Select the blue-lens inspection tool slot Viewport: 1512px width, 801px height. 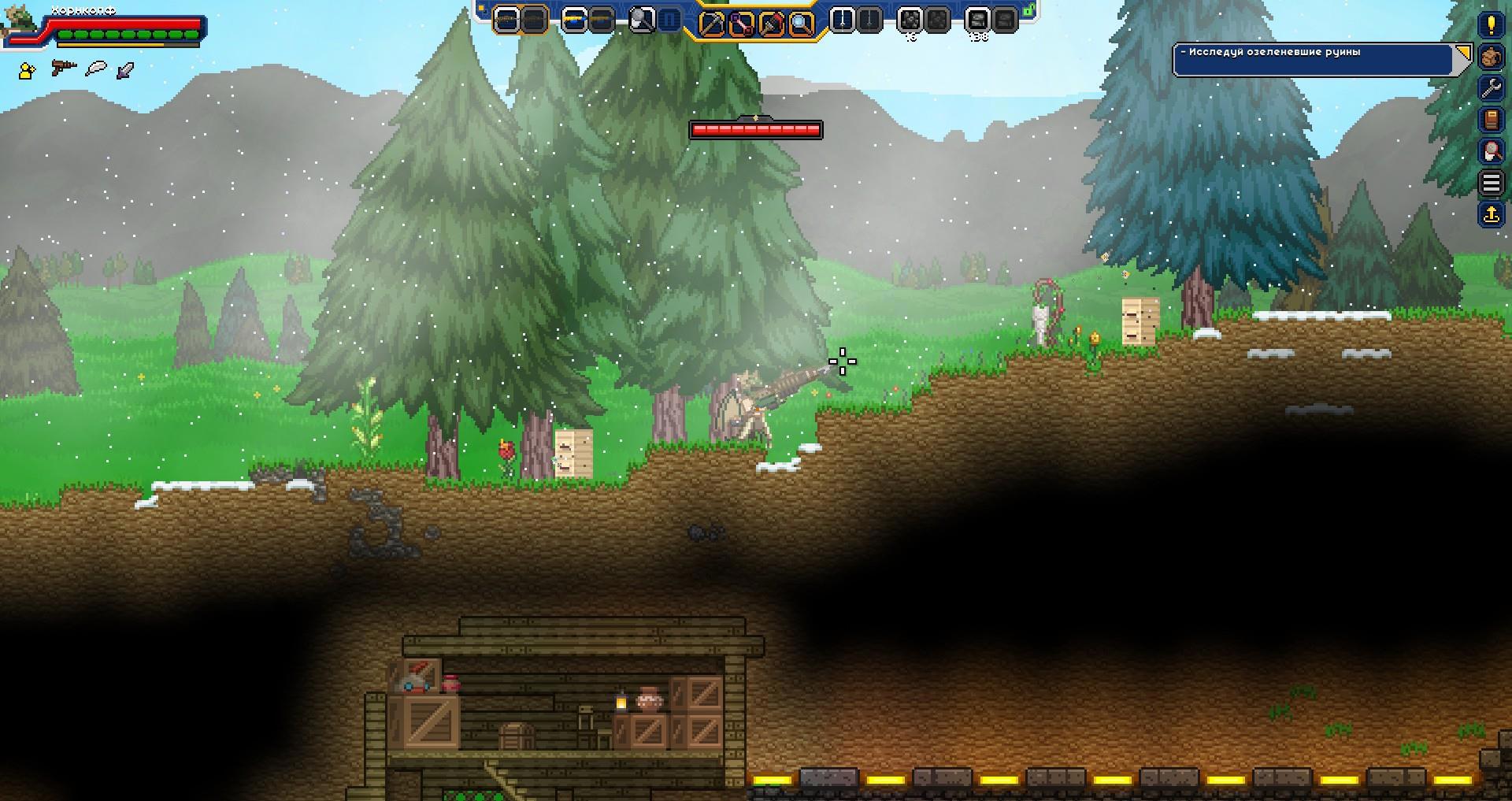coord(801,23)
